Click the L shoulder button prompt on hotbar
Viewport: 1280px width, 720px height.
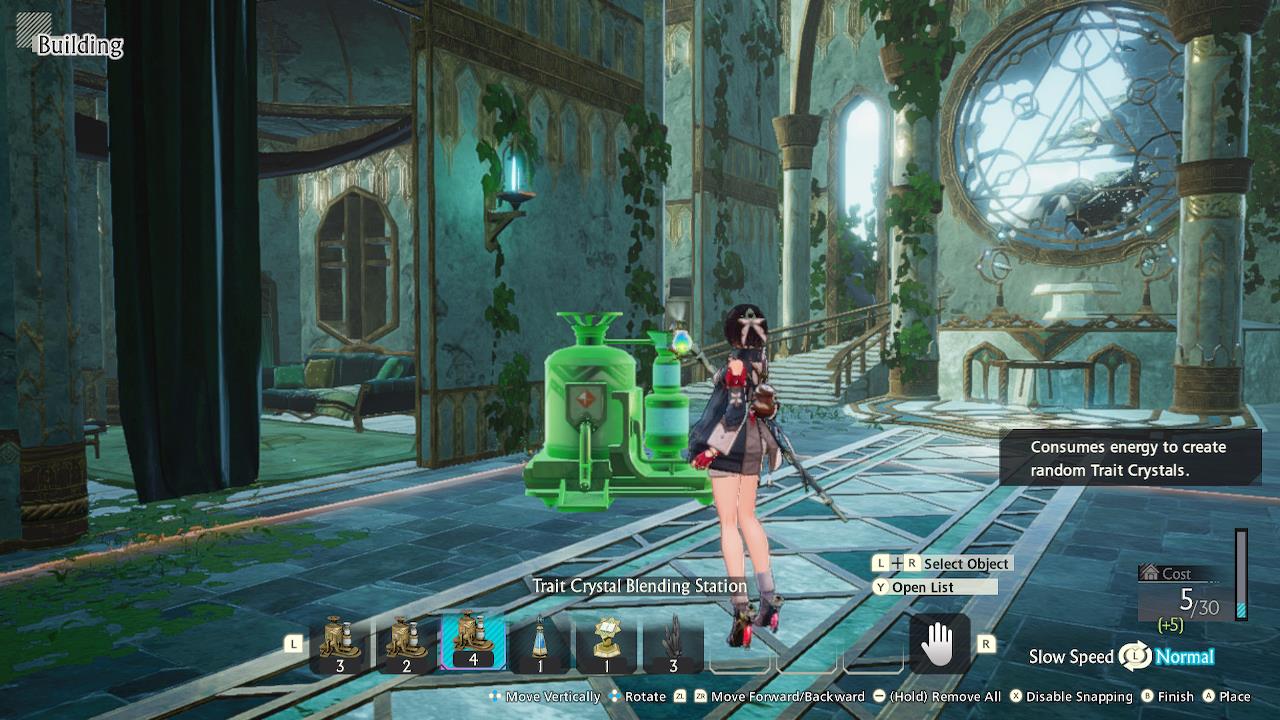(293, 645)
